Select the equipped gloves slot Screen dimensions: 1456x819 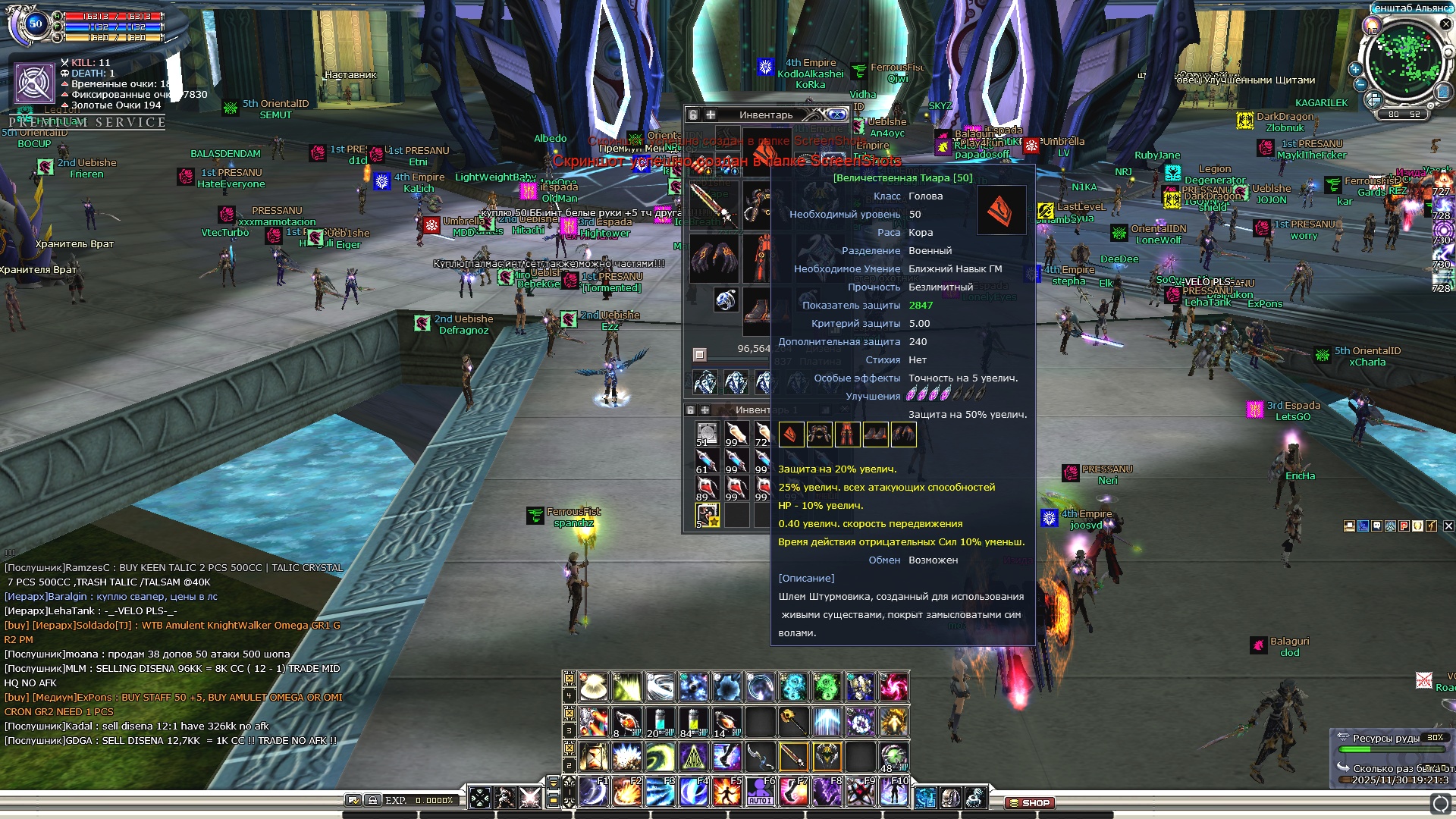coord(713,258)
